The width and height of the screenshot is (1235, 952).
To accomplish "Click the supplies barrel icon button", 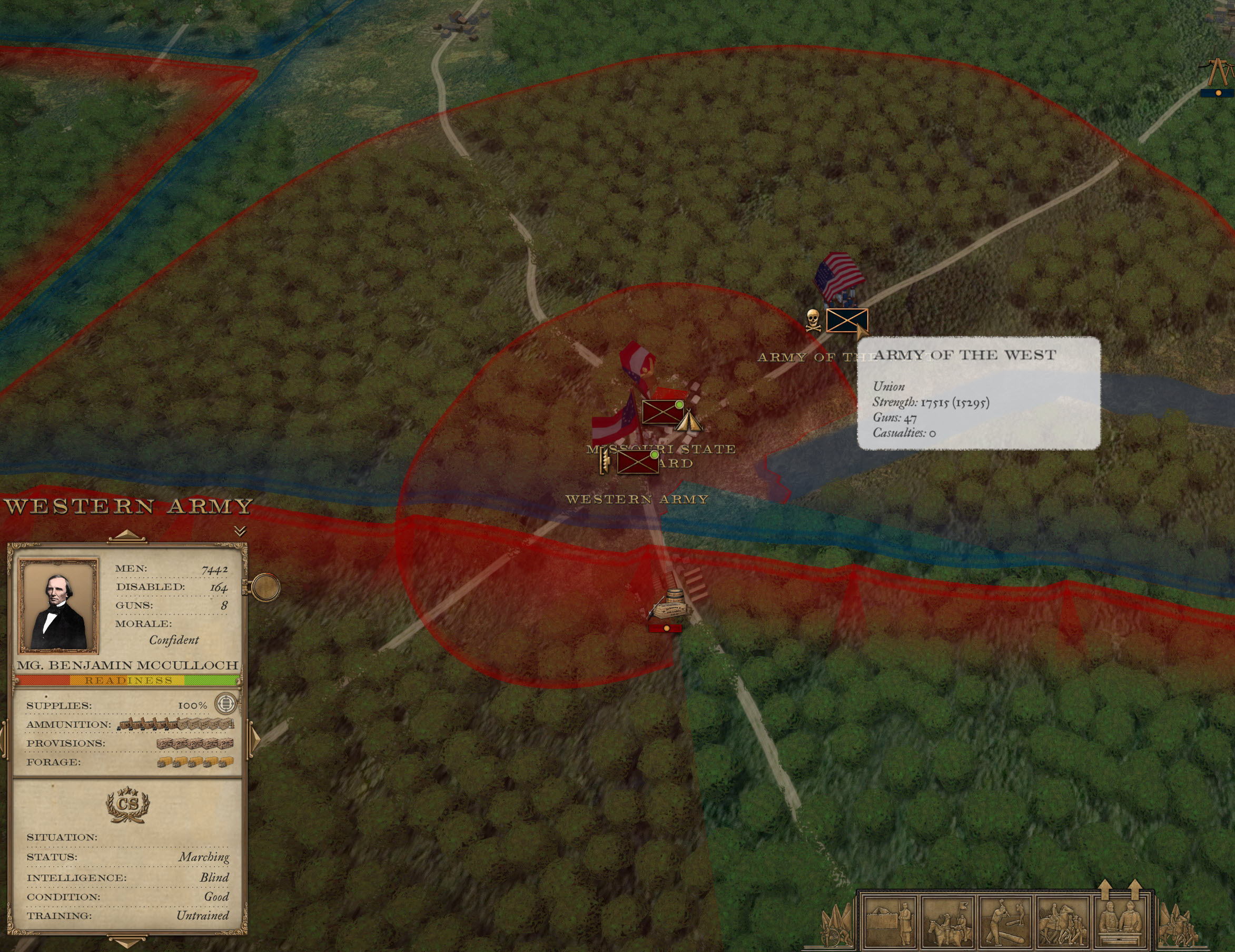I will click(225, 704).
